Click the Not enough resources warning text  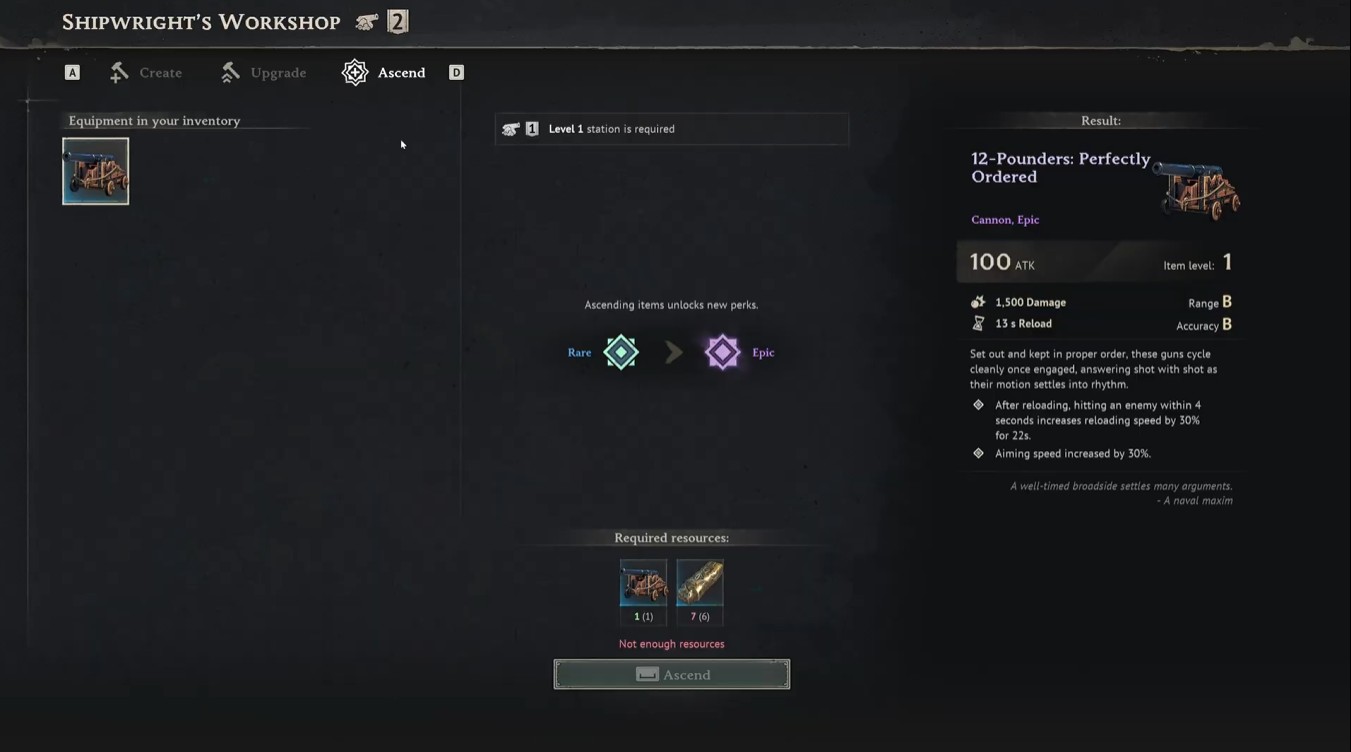point(670,643)
